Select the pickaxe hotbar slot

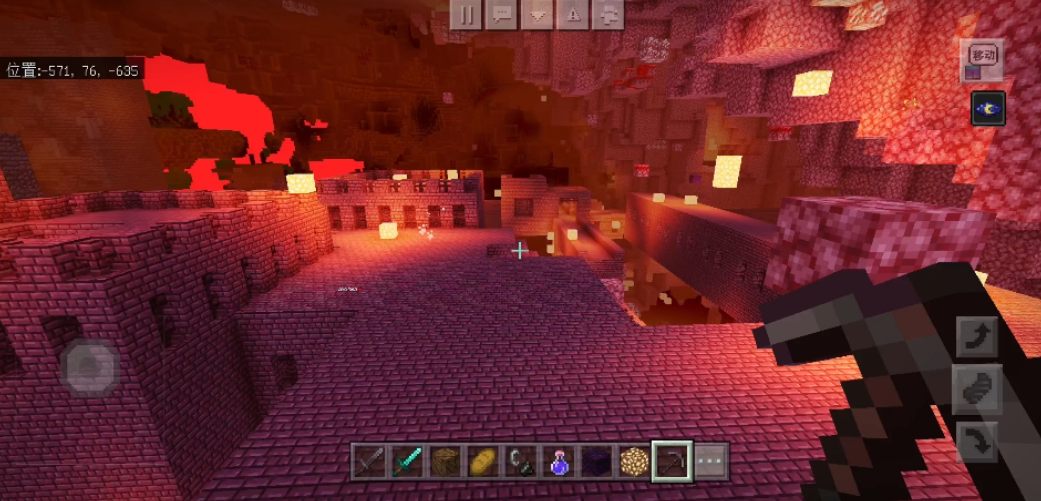tap(672, 461)
